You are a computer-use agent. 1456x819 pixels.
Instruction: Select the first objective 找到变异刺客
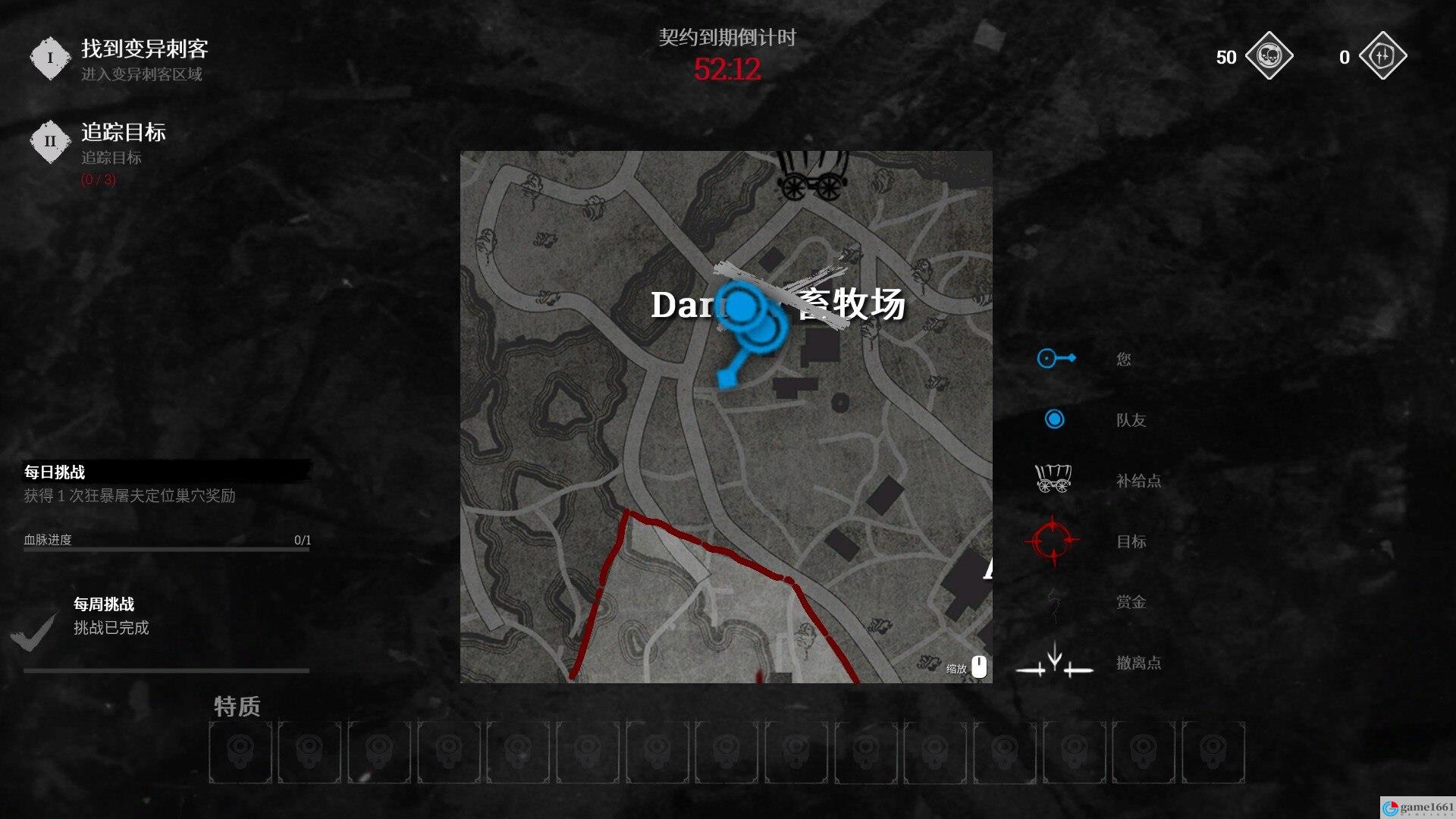(x=144, y=50)
